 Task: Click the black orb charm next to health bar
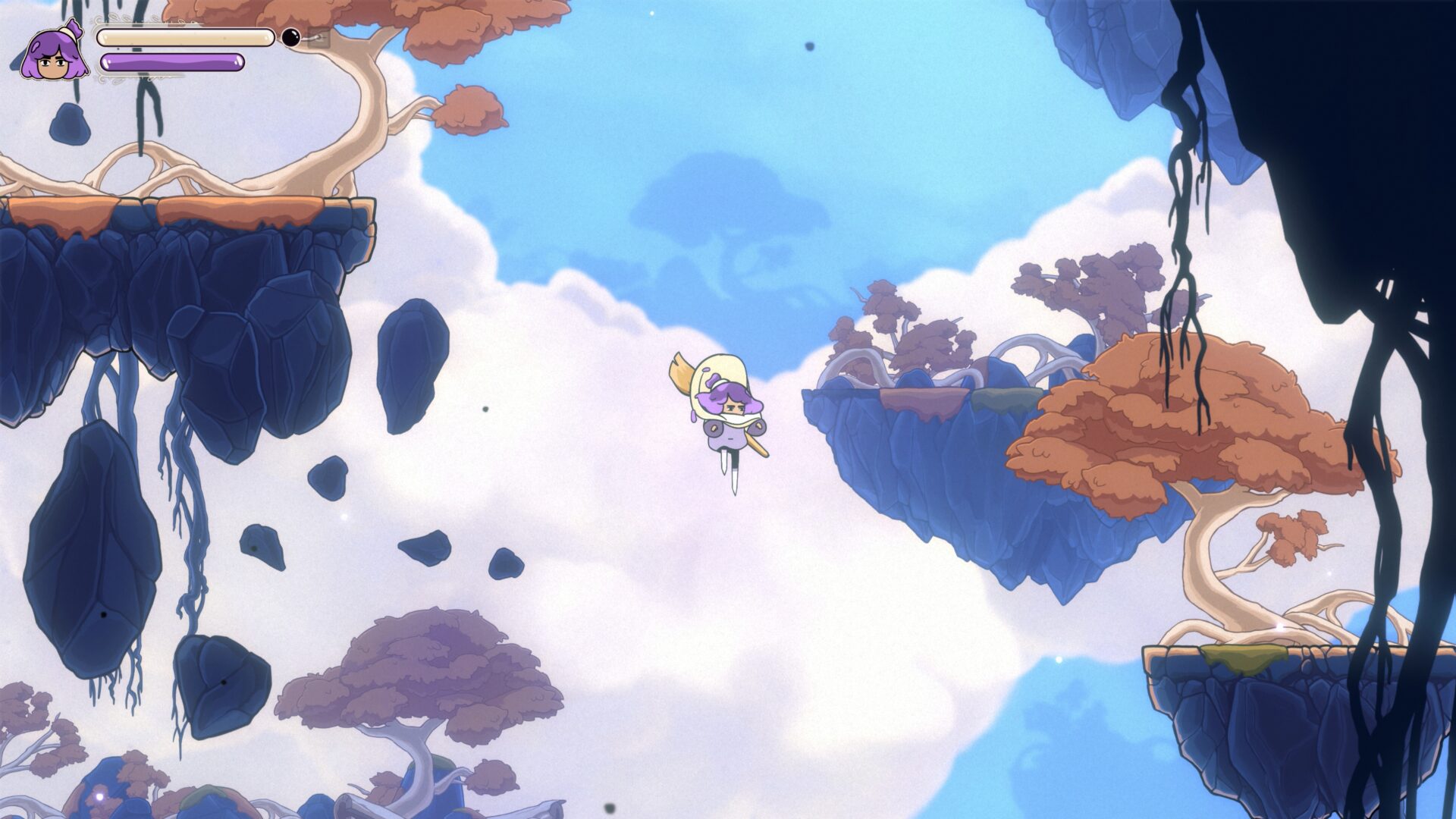coord(290,36)
